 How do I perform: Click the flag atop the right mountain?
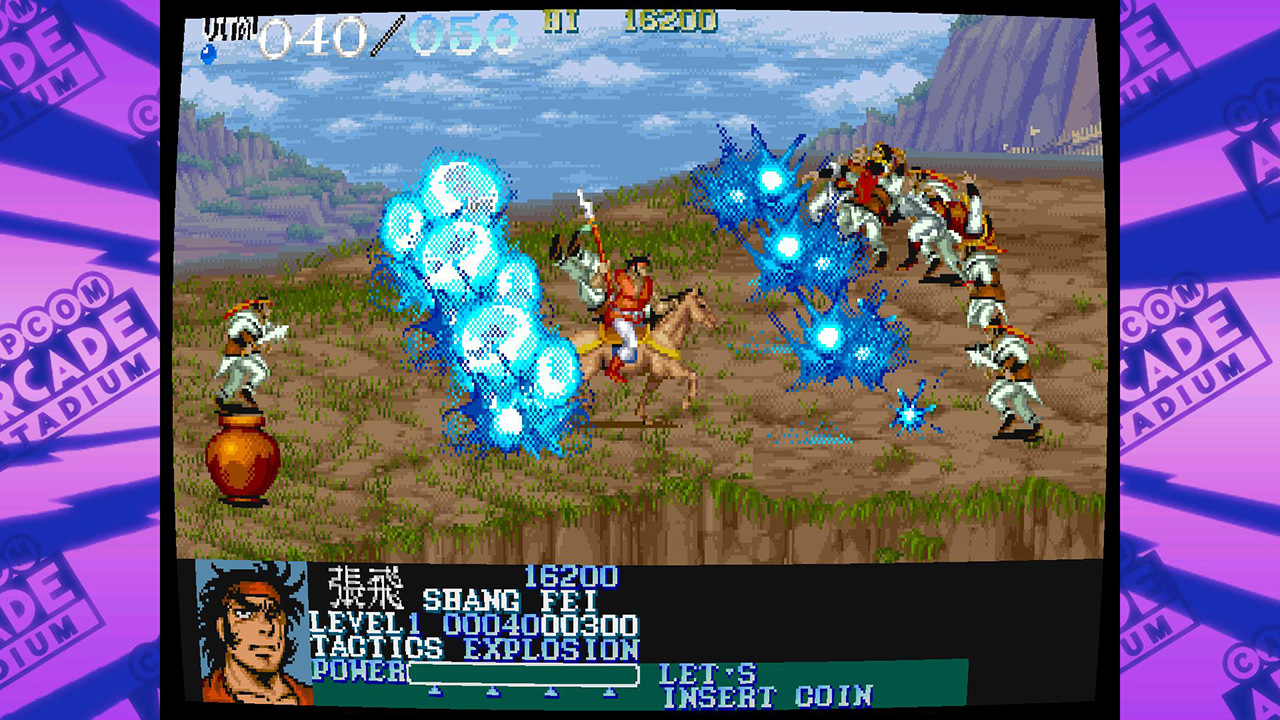[x=1034, y=130]
